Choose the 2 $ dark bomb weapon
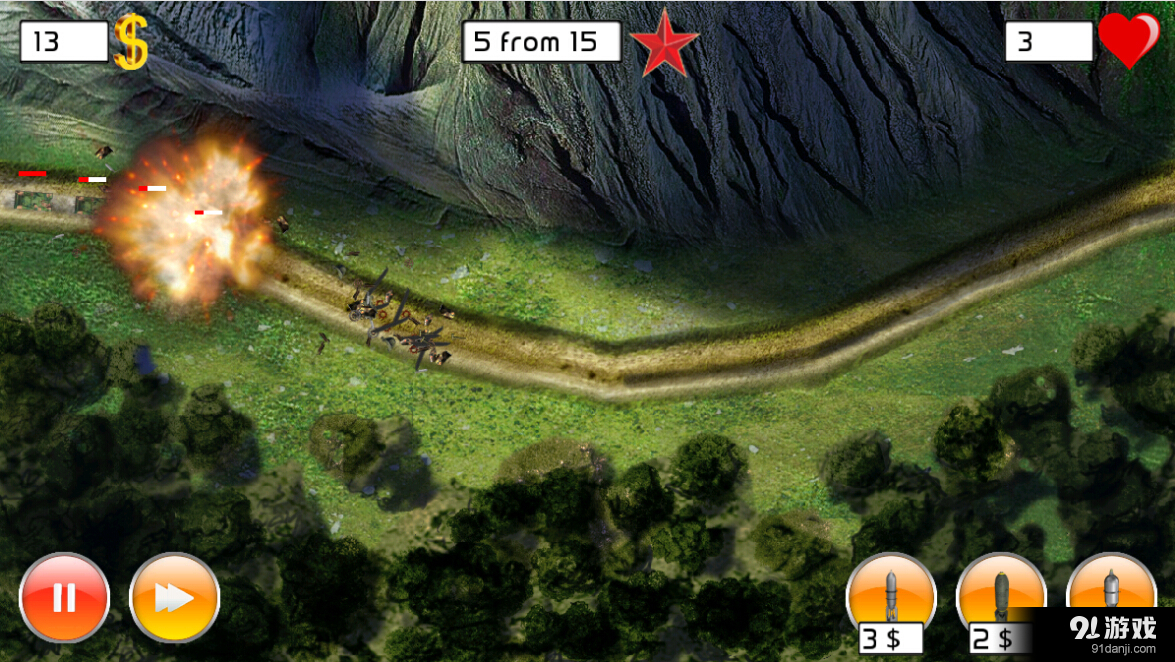Image resolution: width=1175 pixels, height=662 pixels. pyautogui.click(x=1001, y=596)
